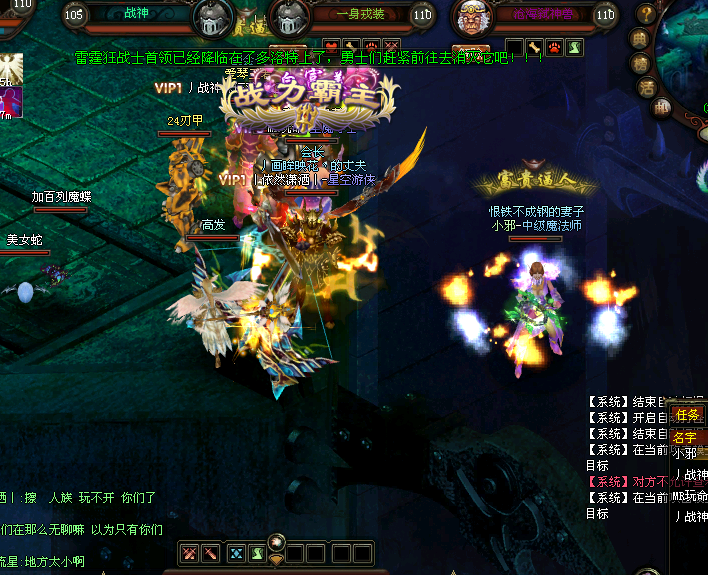Select player 小邪 in the name list
This screenshot has height=575, width=708.
(687, 453)
